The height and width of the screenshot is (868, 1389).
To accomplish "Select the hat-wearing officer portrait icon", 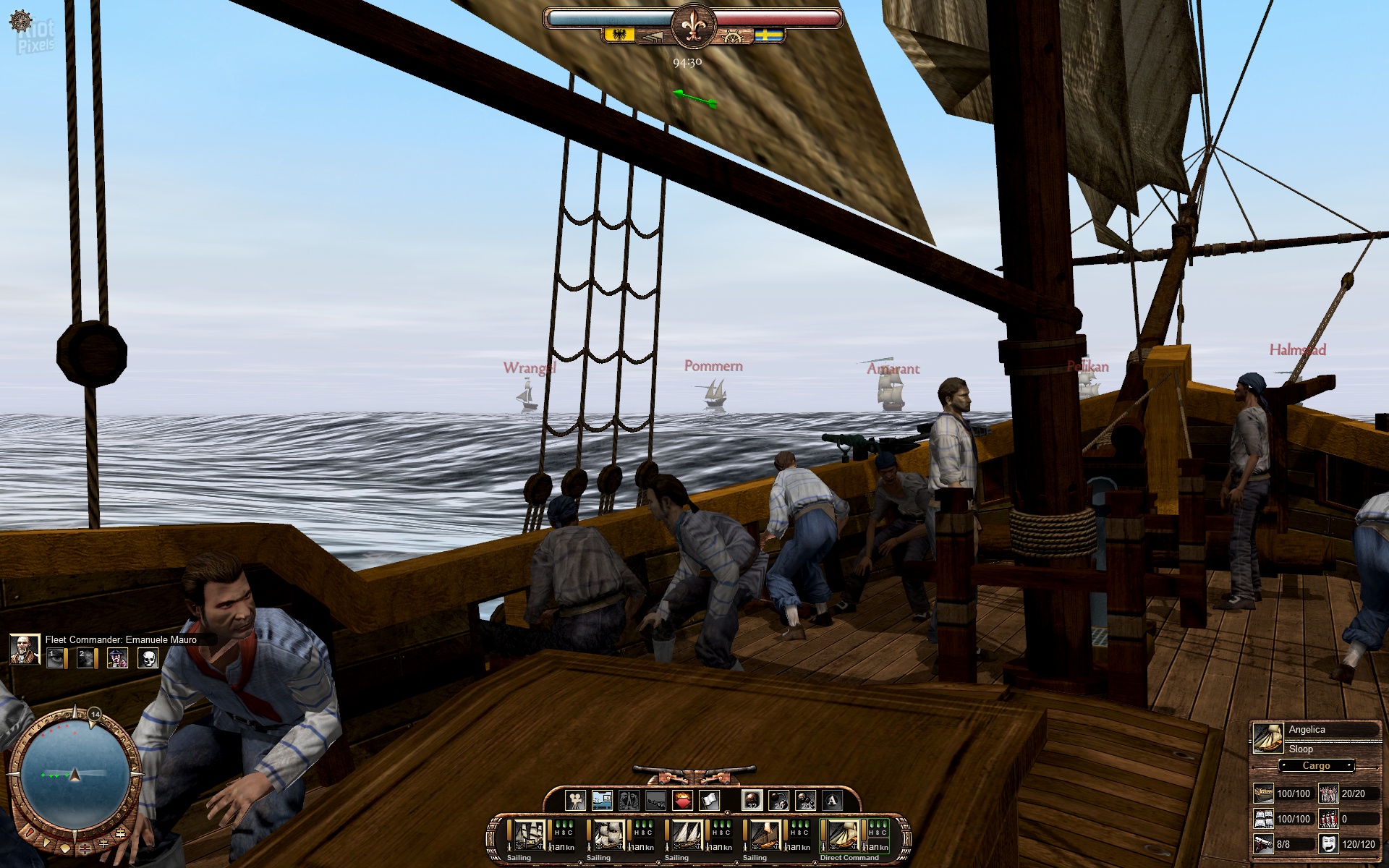I will [117, 658].
